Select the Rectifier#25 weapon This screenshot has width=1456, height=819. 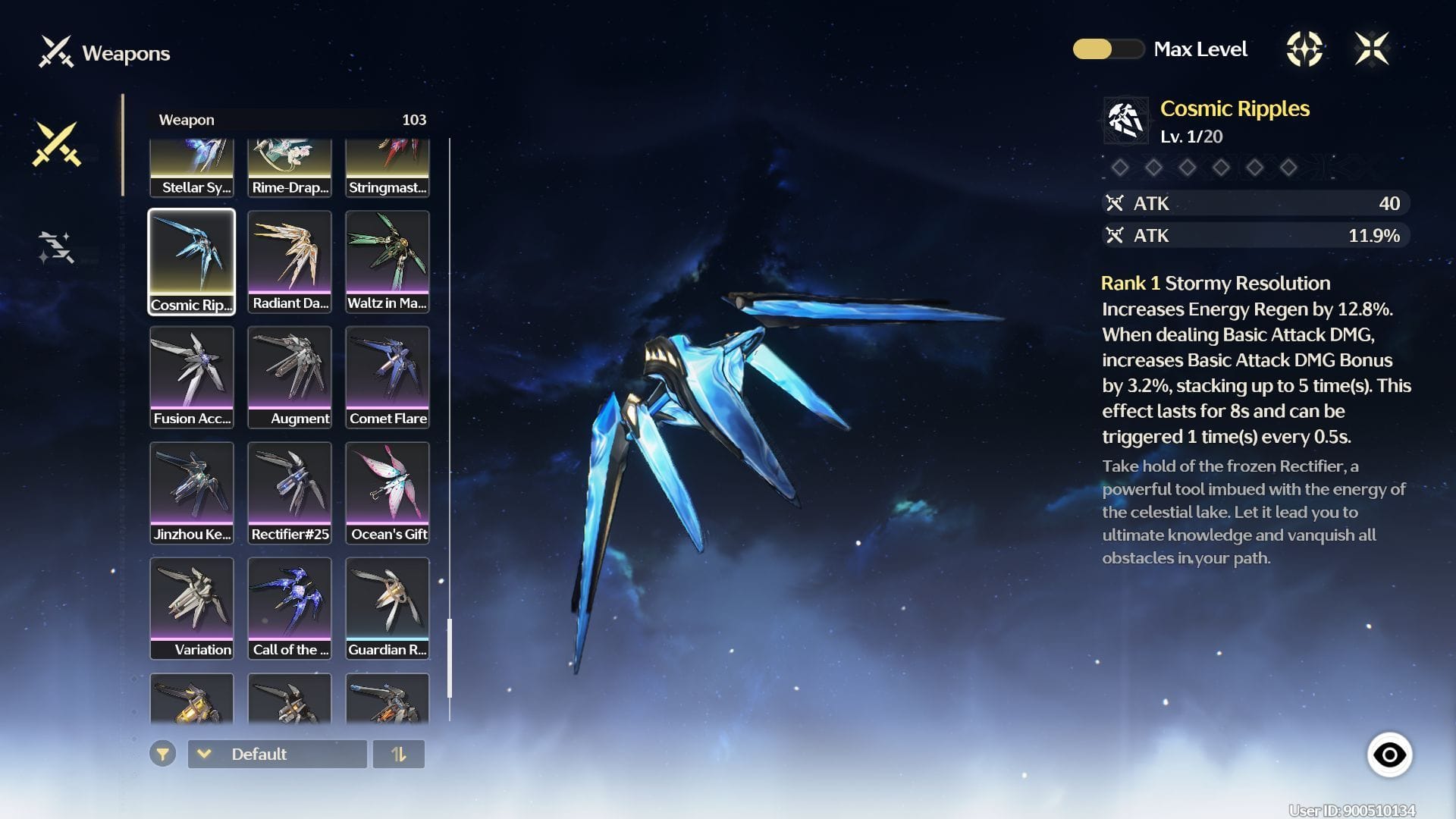pos(290,491)
